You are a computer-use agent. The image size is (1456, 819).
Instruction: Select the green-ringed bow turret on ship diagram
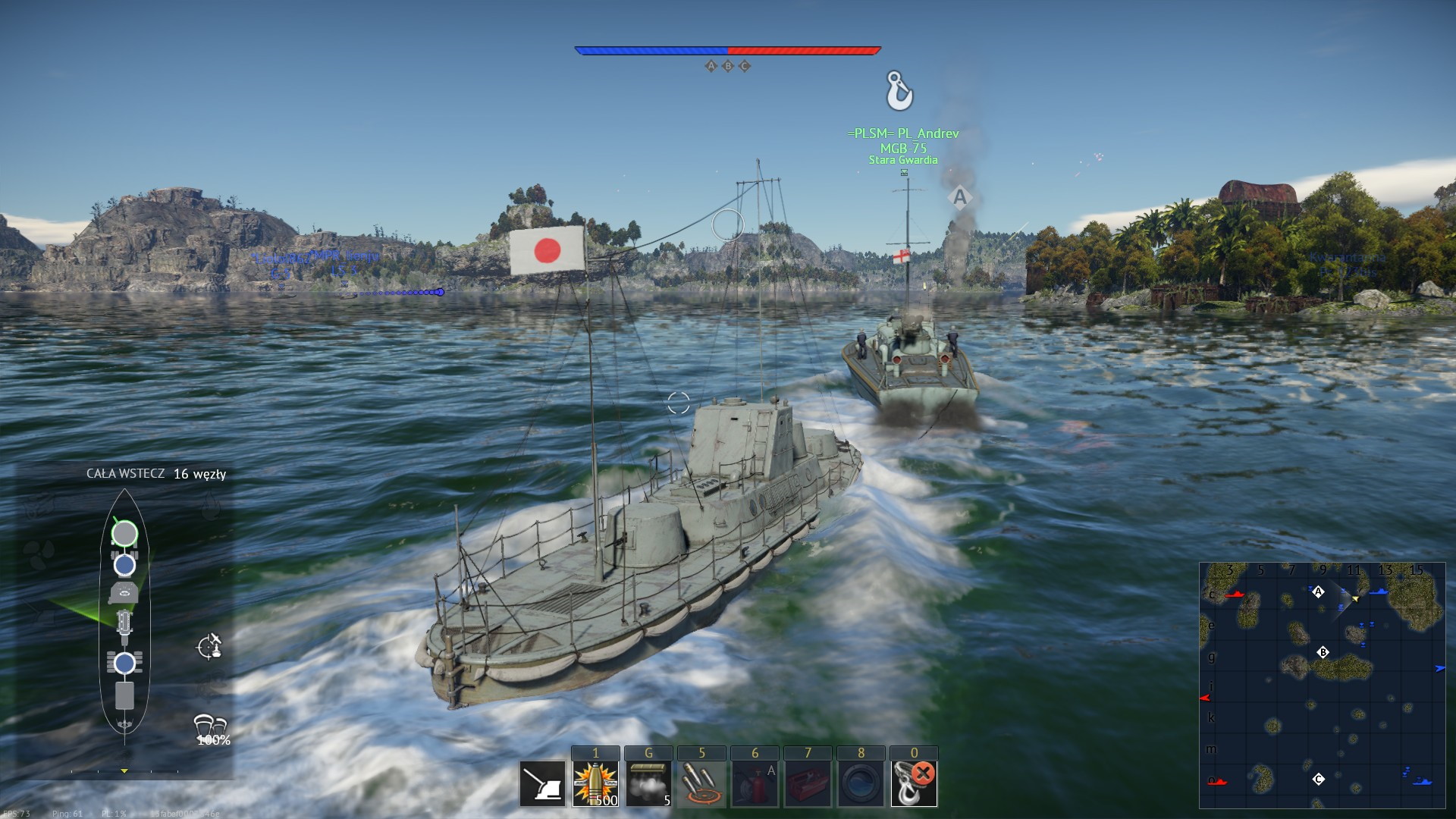(124, 534)
